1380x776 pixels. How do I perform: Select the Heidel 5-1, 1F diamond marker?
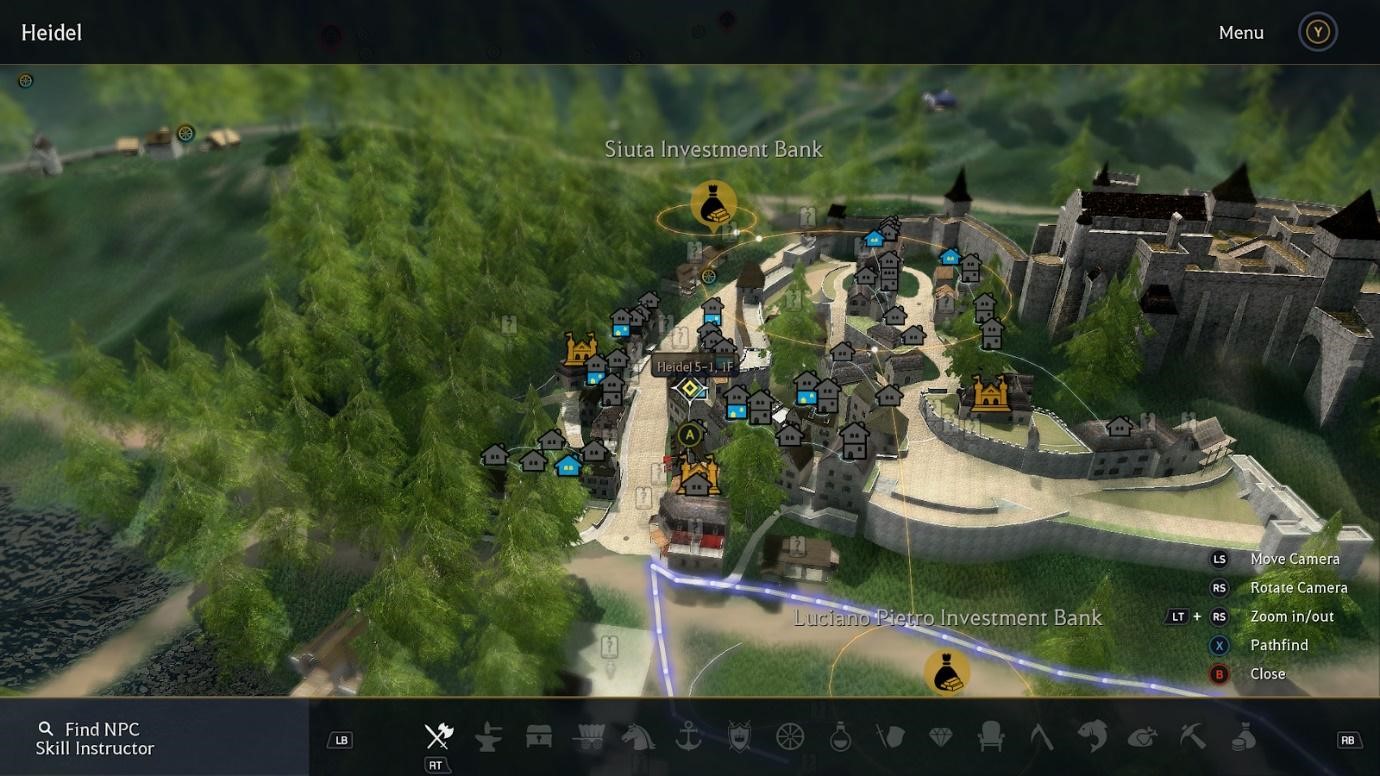tap(690, 388)
